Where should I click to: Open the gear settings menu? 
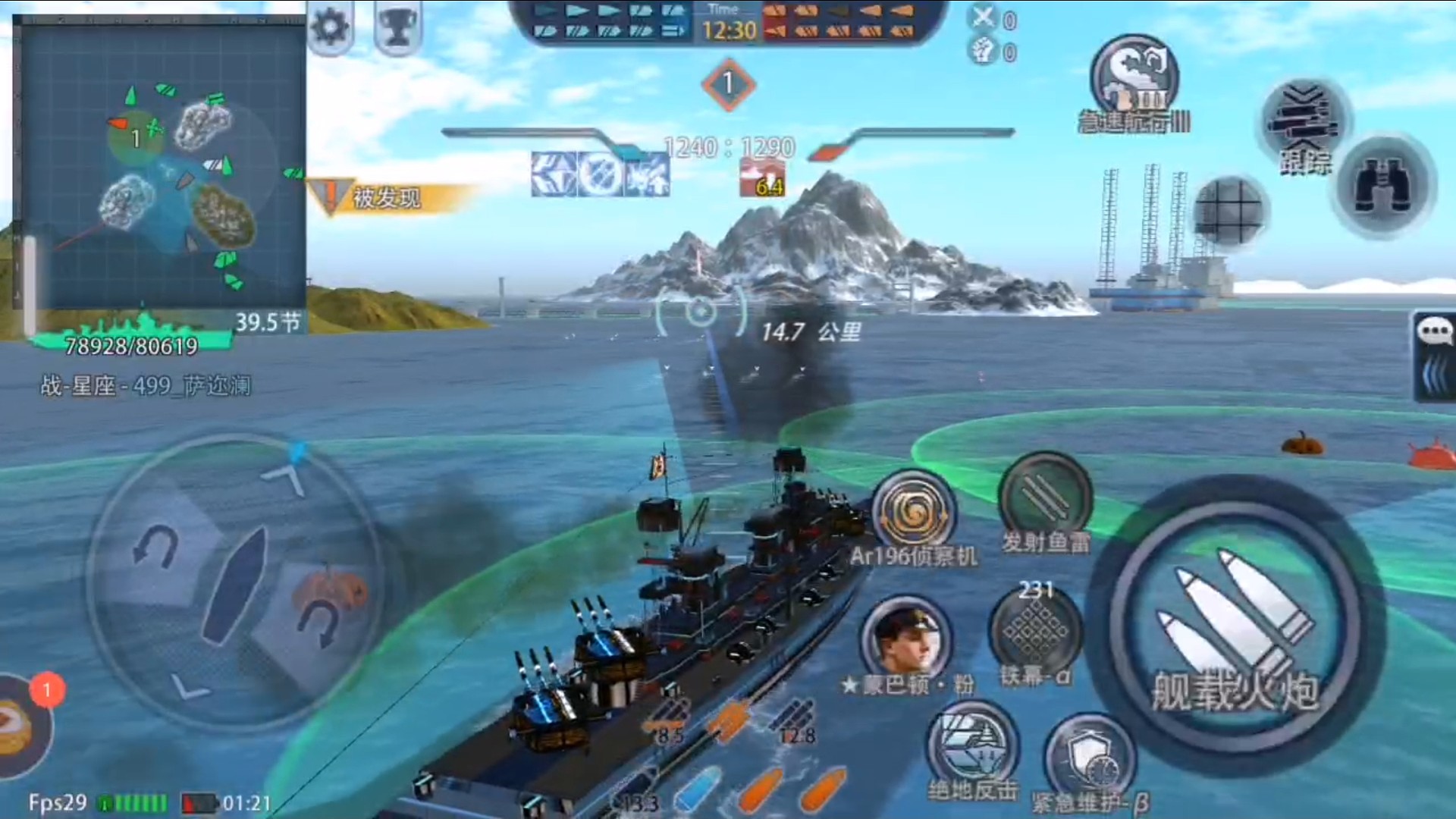[x=330, y=27]
